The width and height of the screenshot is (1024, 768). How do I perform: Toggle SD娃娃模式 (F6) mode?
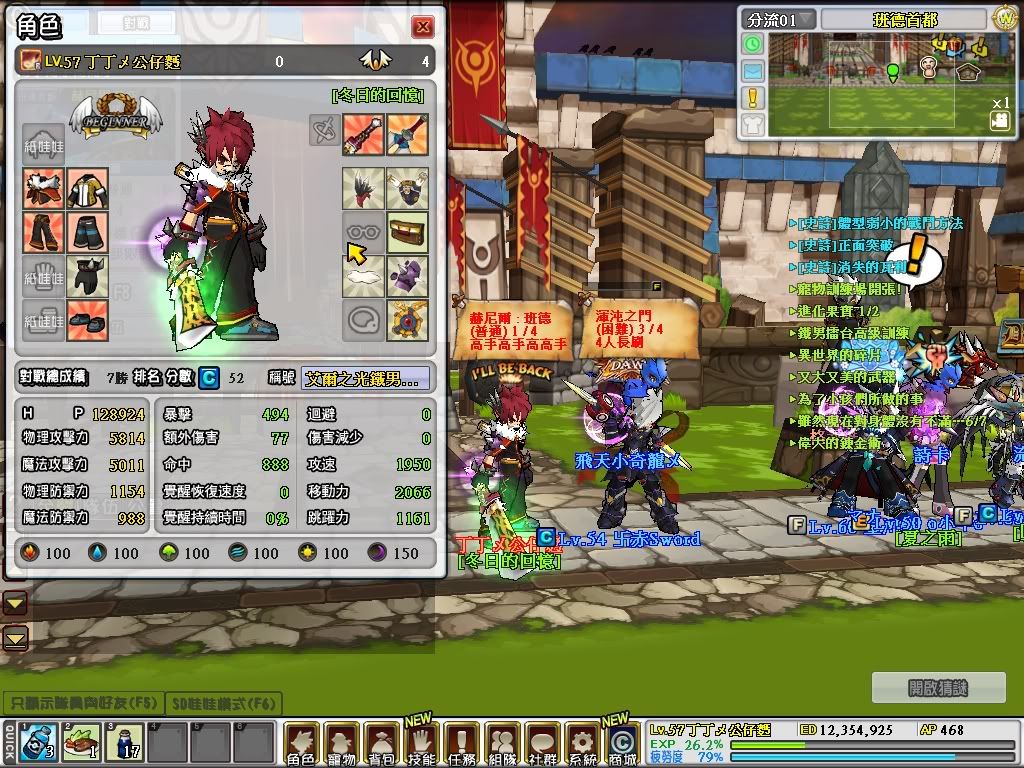tap(224, 704)
